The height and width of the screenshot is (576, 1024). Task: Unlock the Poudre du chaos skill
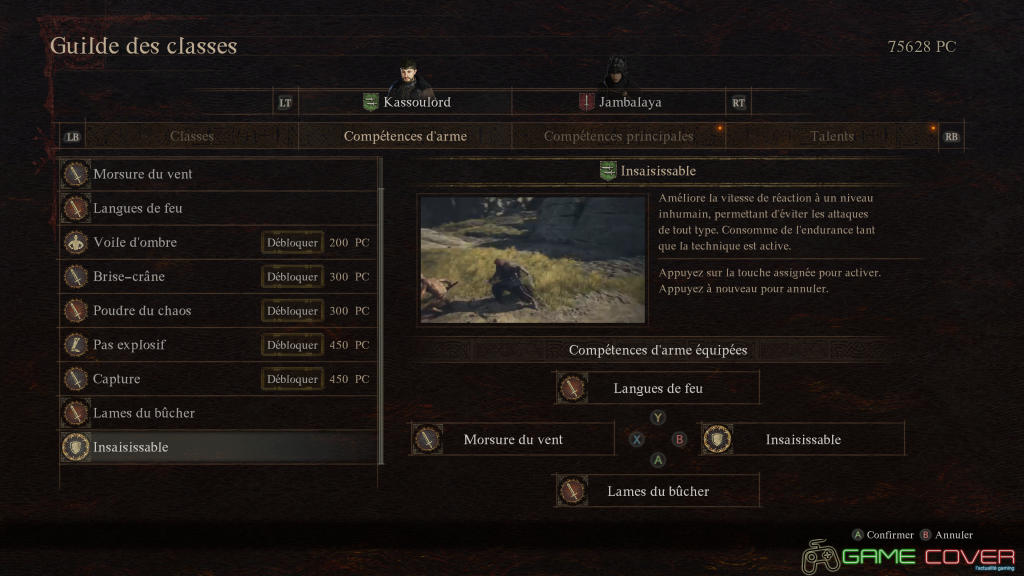pyautogui.click(x=292, y=311)
